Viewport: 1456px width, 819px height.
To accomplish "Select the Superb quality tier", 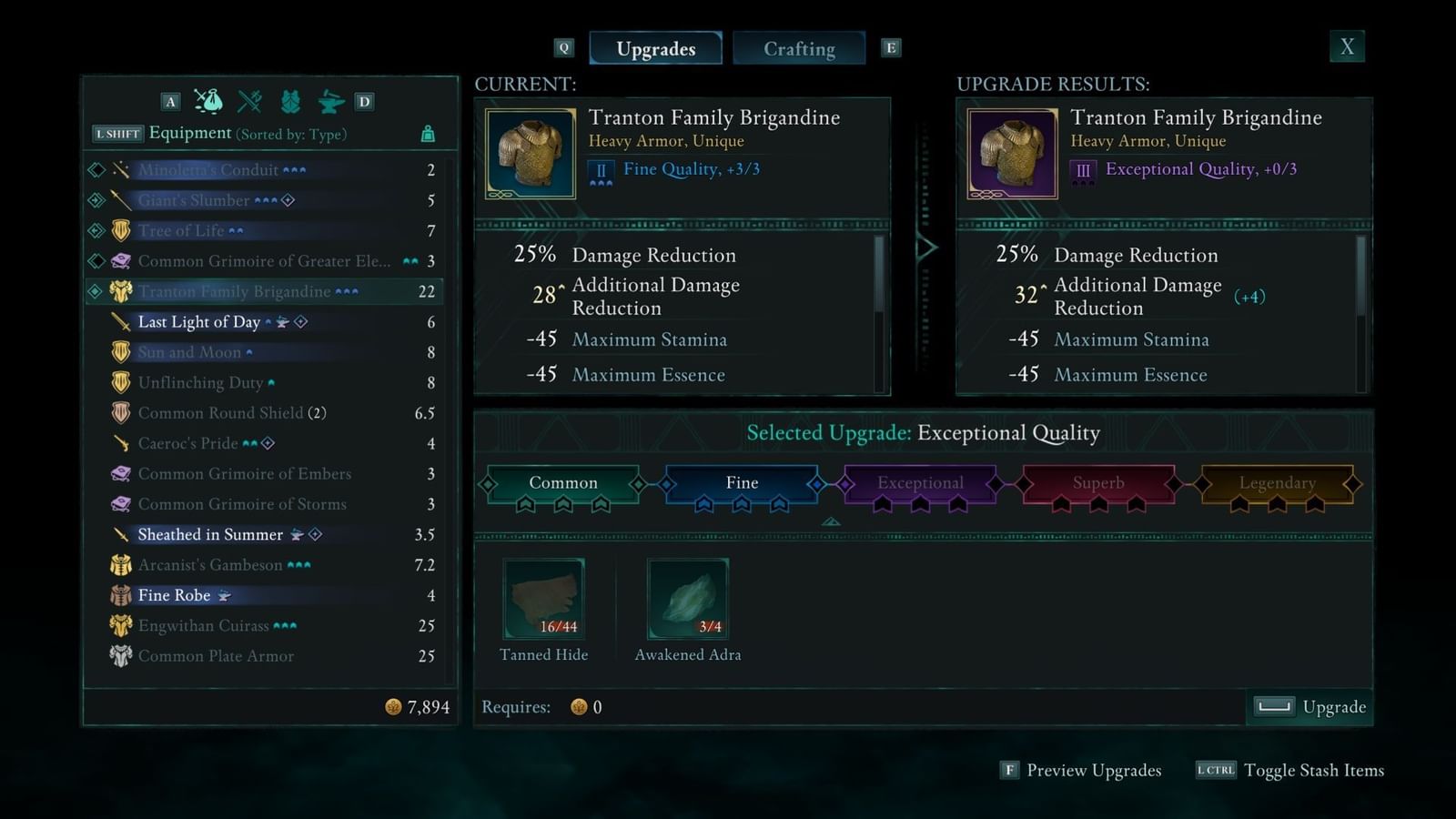I will pos(1097,483).
